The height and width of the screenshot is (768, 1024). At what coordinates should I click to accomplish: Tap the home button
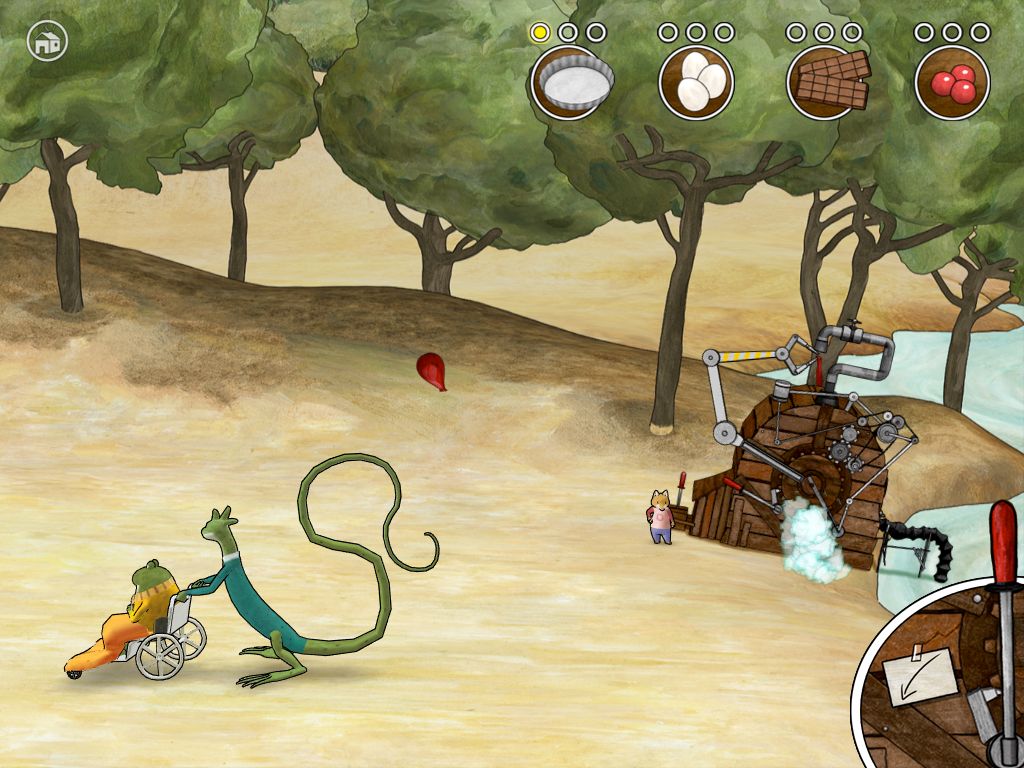[46, 42]
